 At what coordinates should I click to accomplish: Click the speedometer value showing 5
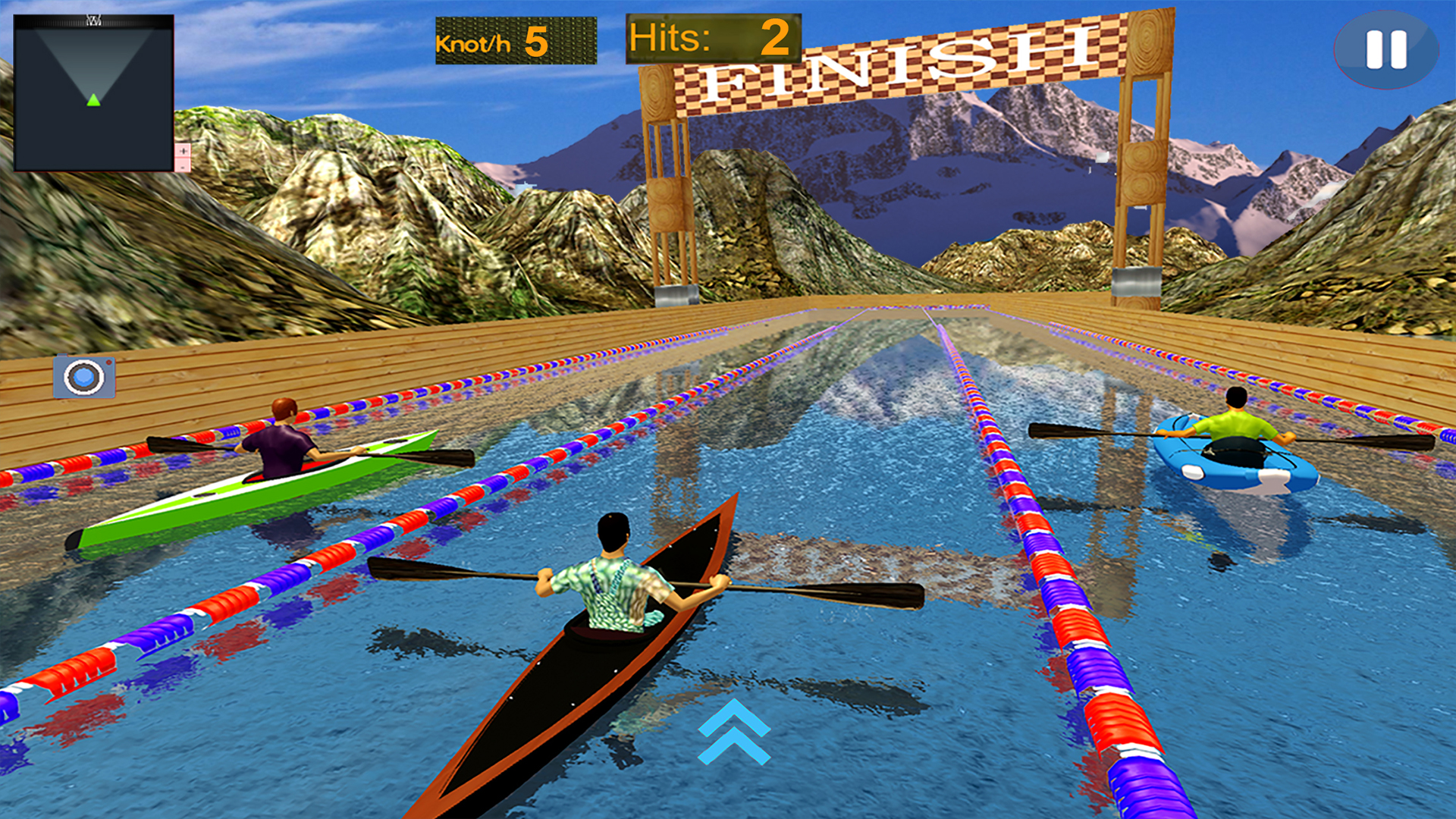(536, 43)
